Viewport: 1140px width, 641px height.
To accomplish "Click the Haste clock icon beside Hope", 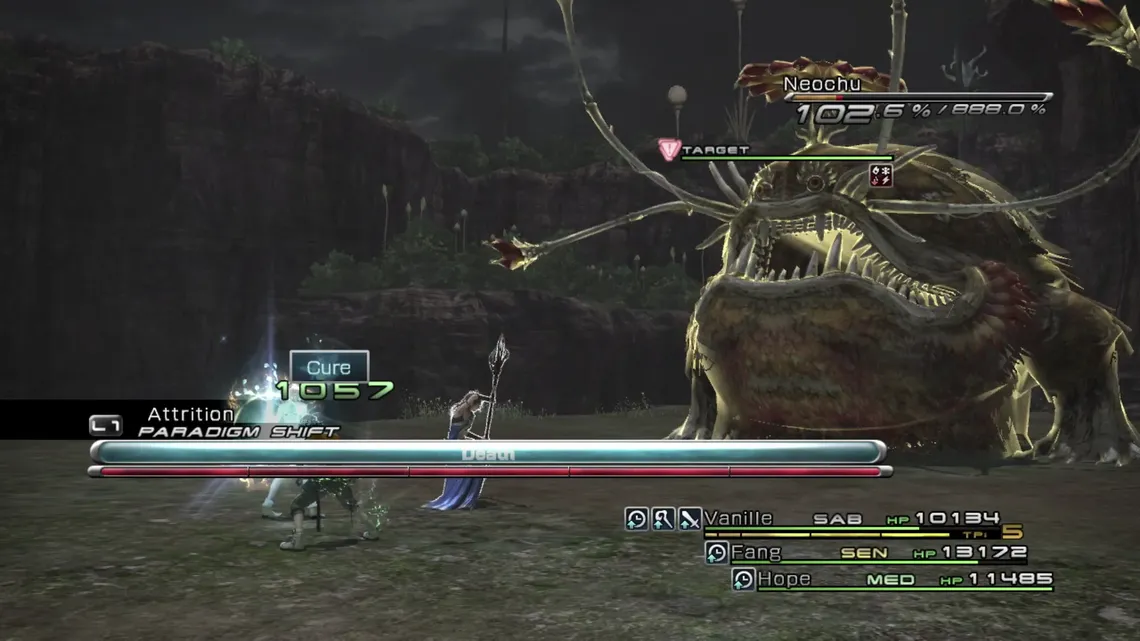I will 742,580.
